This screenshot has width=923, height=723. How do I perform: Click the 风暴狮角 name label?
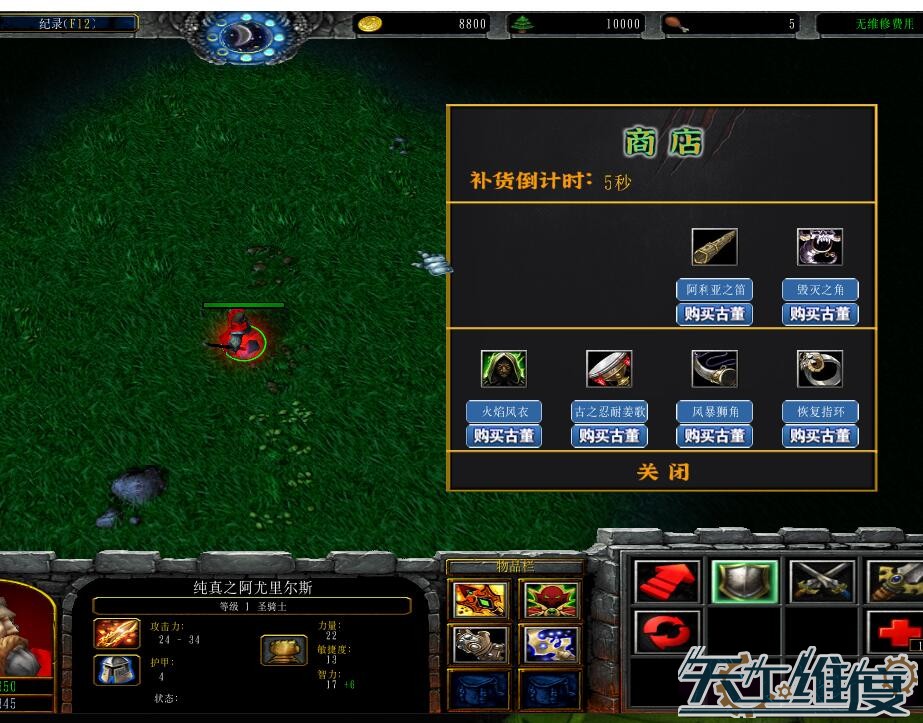point(714,412)
